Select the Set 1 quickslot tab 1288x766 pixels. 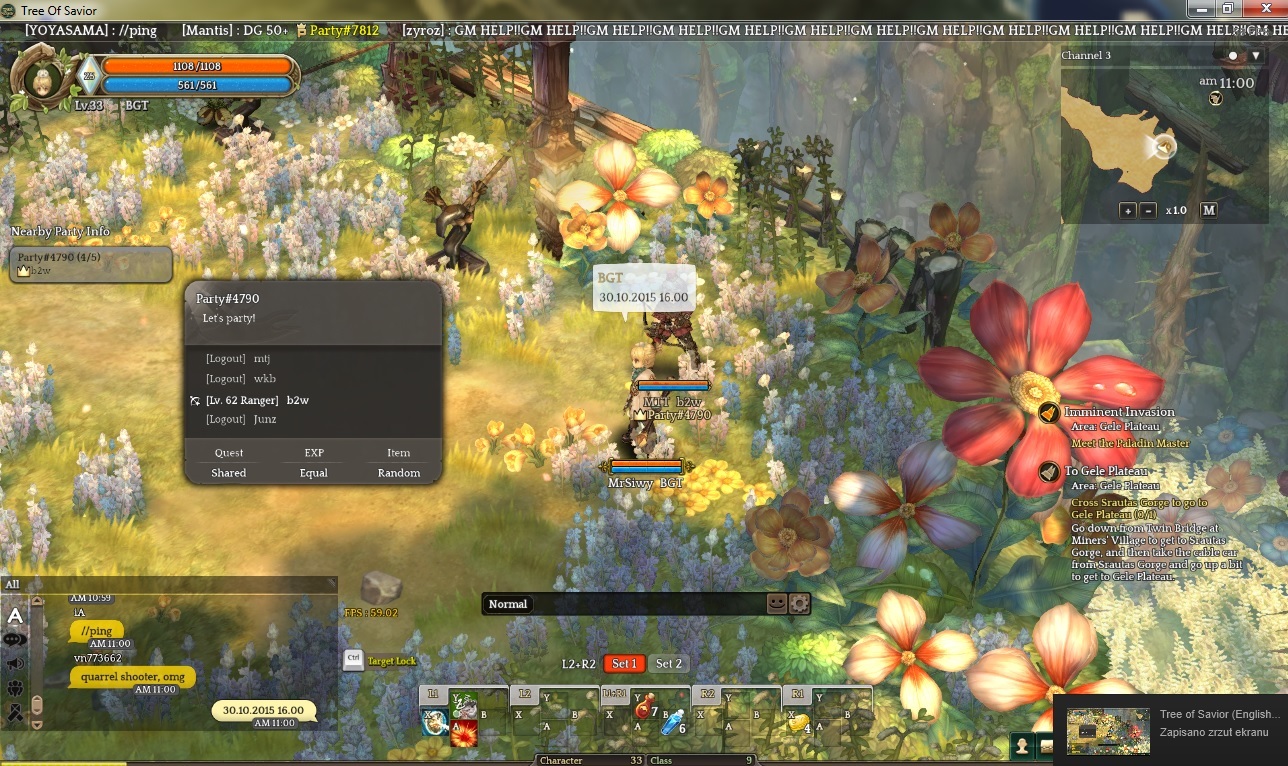(624, 663)
